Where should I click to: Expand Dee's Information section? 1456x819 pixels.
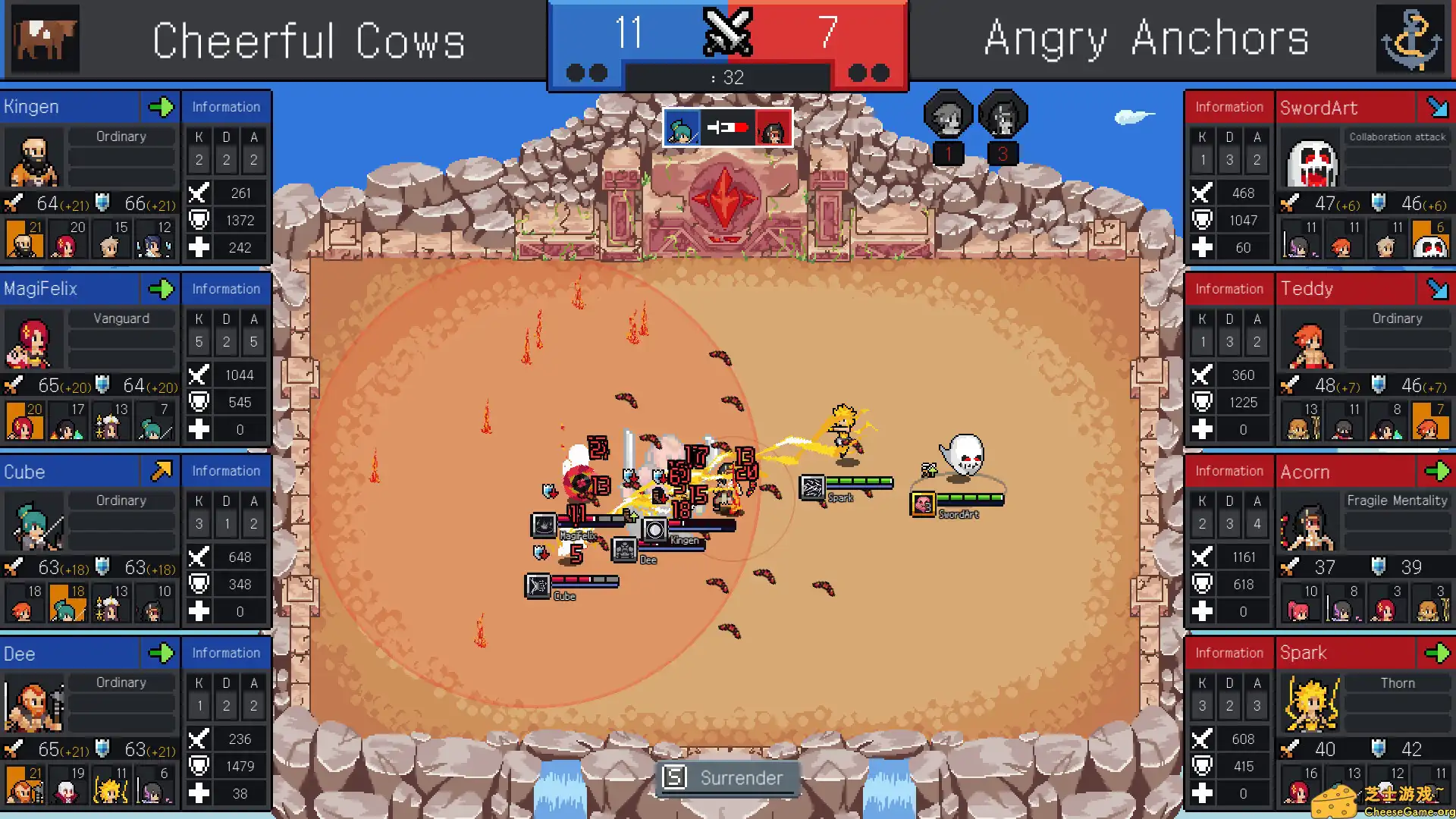click(225, 653)
